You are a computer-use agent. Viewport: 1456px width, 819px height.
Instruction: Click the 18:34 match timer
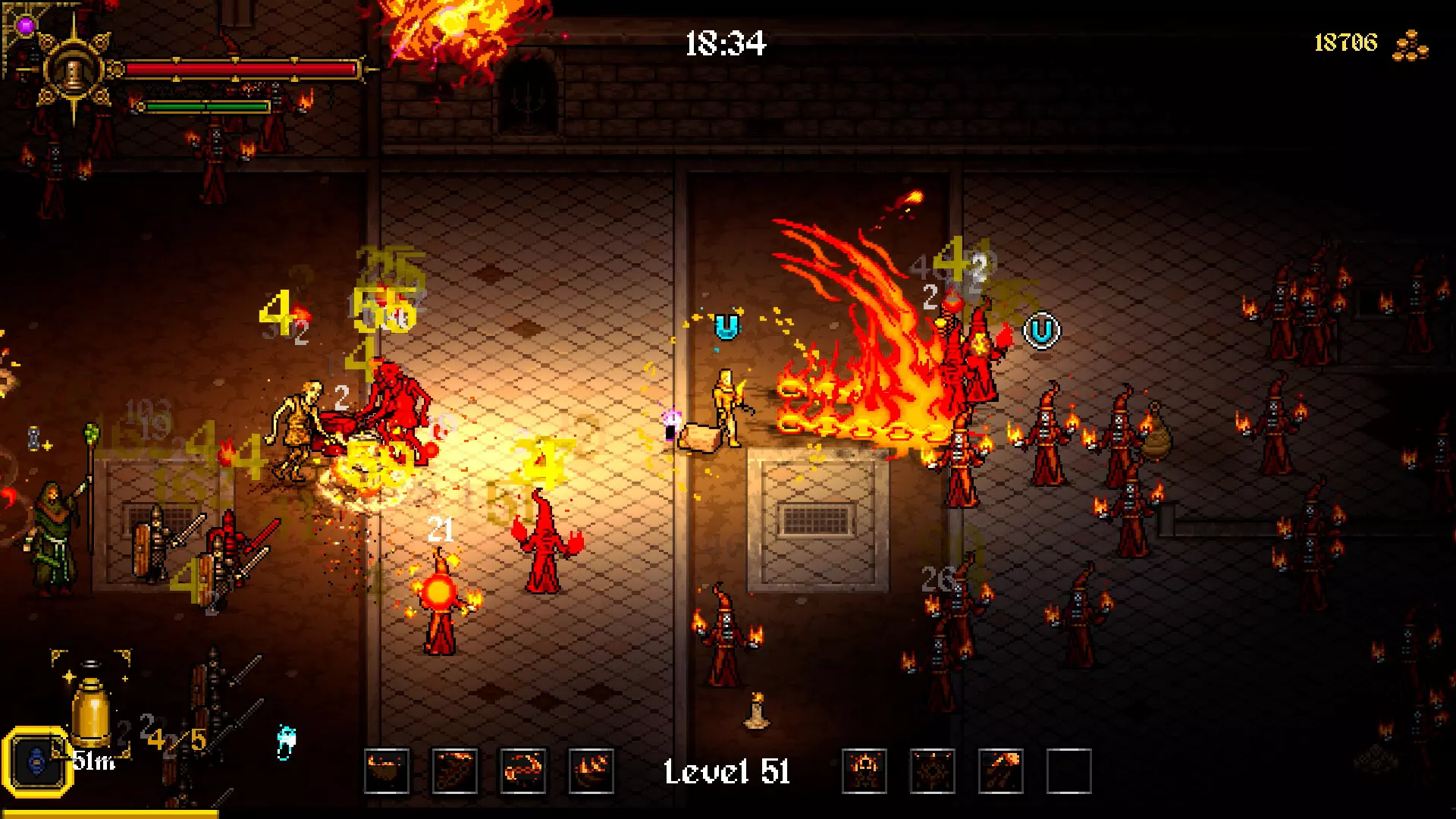click(726, 43)
